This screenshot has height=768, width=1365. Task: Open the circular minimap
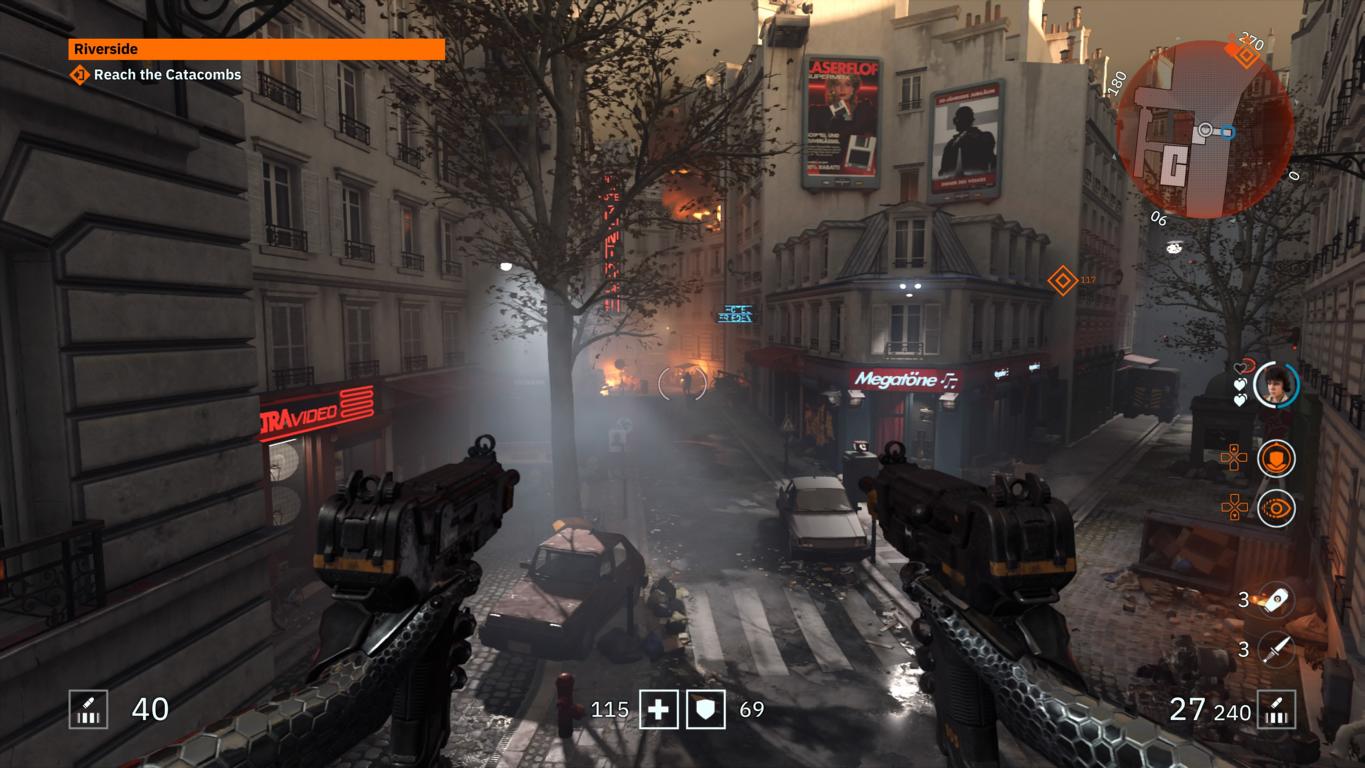tap(1204, 130)
